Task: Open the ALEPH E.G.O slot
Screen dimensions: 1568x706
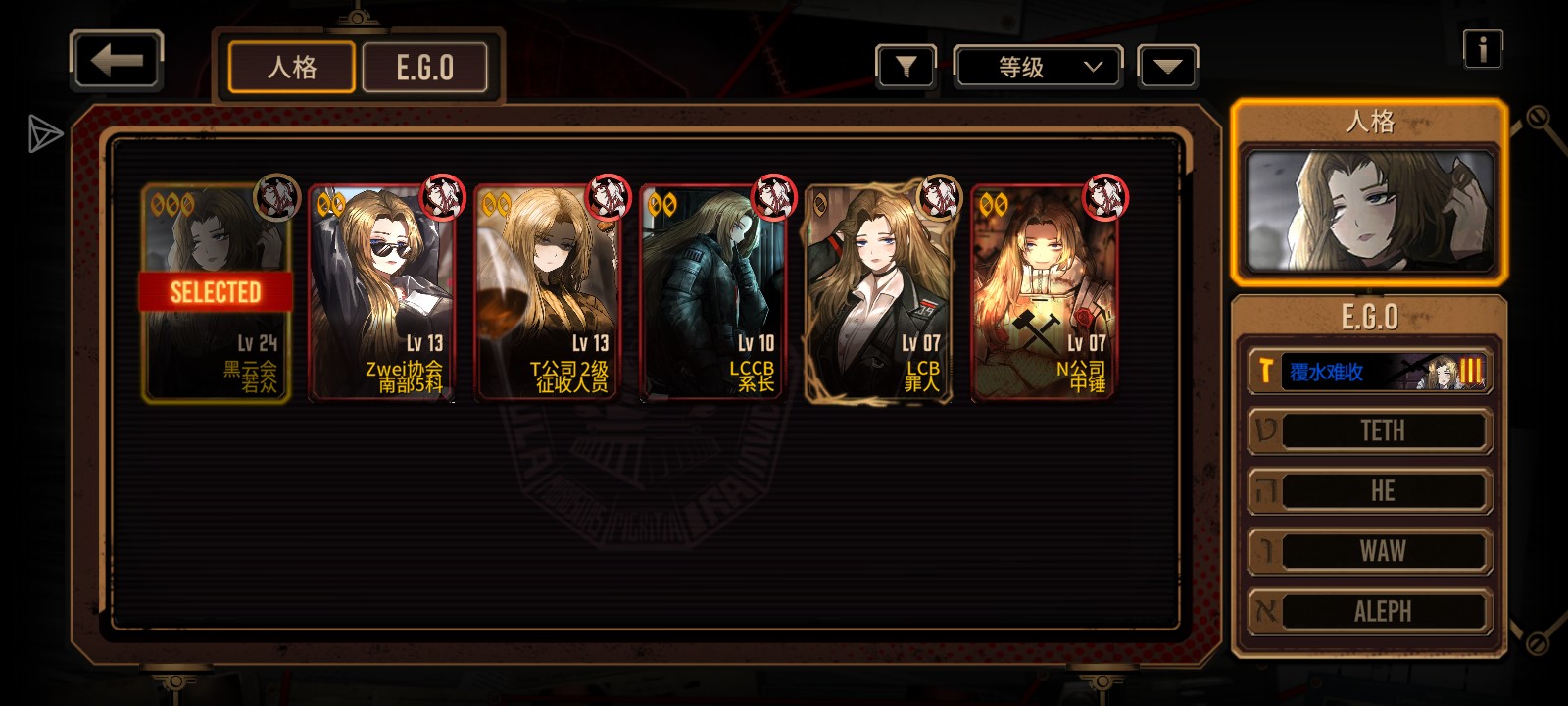Action: pyautogui.click(x=1370, y=611)
